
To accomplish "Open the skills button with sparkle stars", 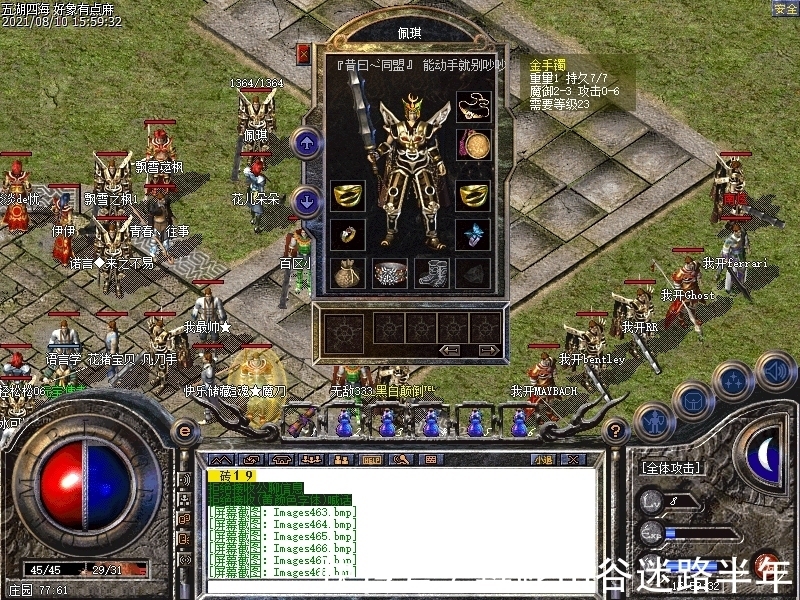I will pyautogui.click(x=734, y=380).
